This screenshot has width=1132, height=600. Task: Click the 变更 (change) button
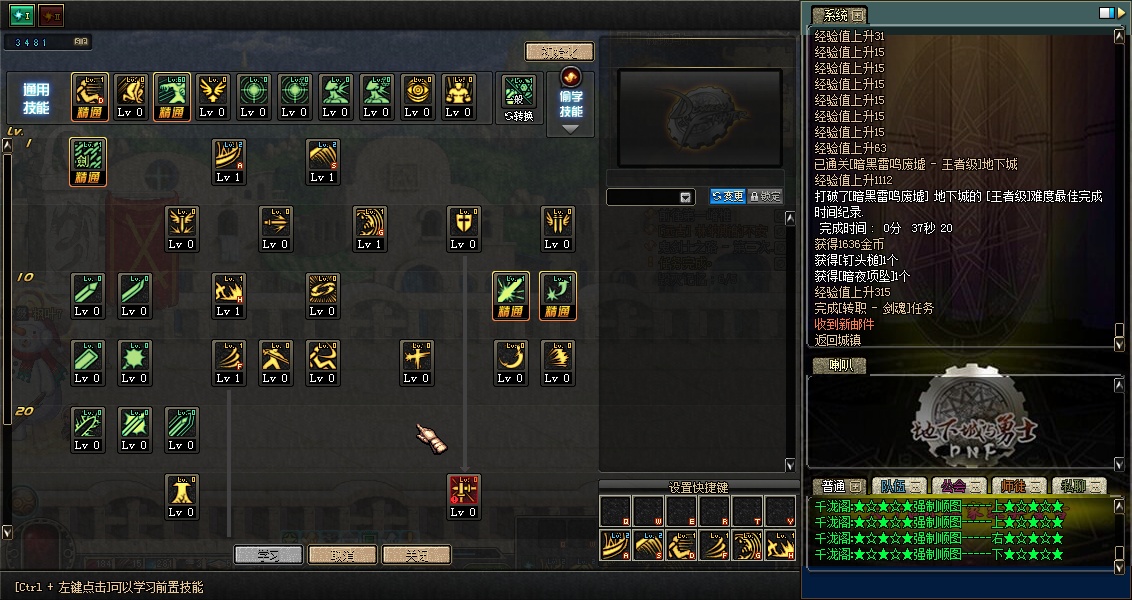pos(727,197)
